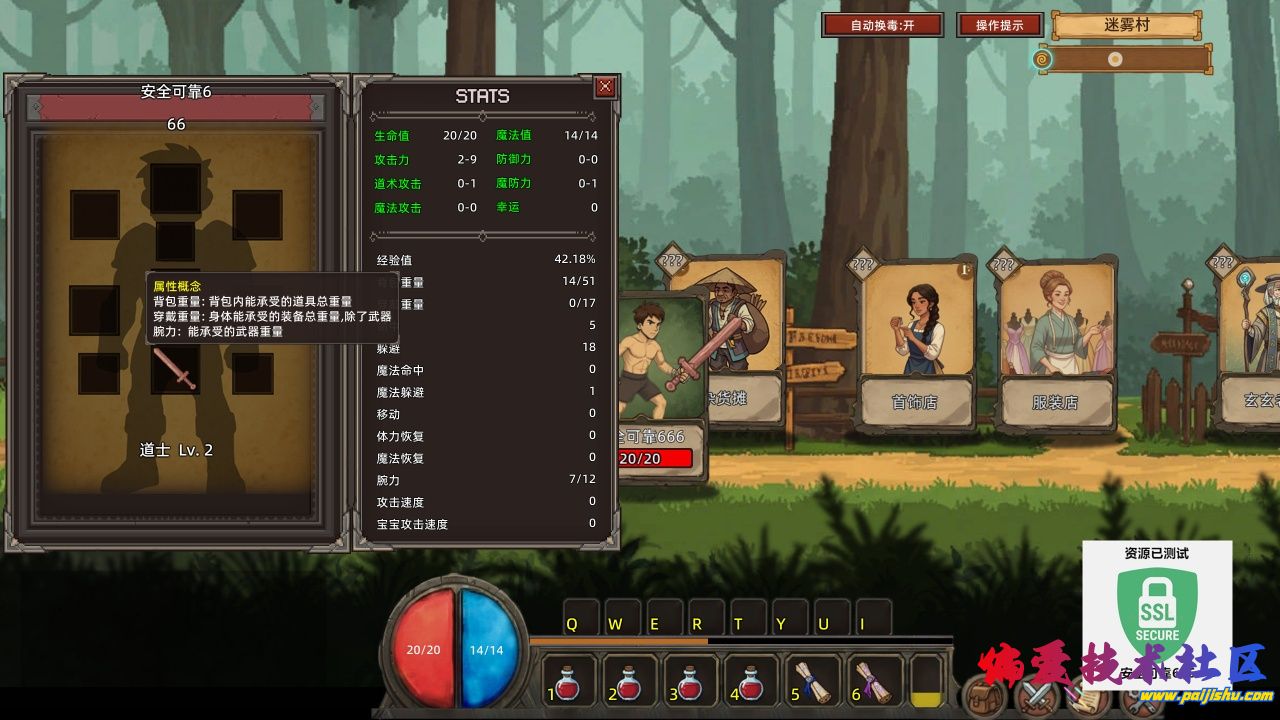Use the red potion in slot 4
This screenshot has height=720, width=1280.
tap(750, 681)
